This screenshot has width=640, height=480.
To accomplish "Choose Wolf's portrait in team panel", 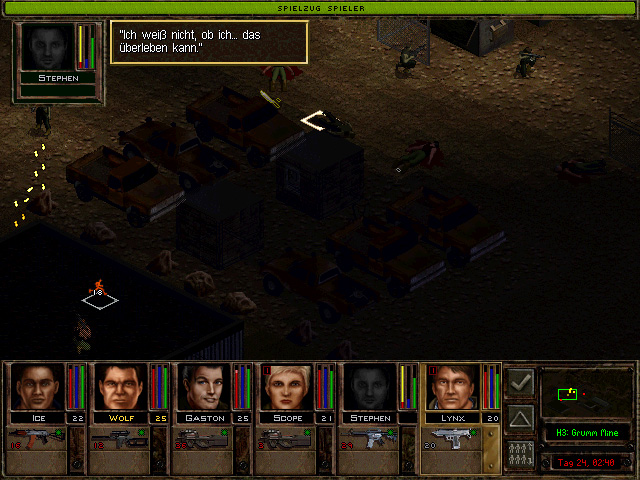I will pyautogui.click(x=120, y=387).
